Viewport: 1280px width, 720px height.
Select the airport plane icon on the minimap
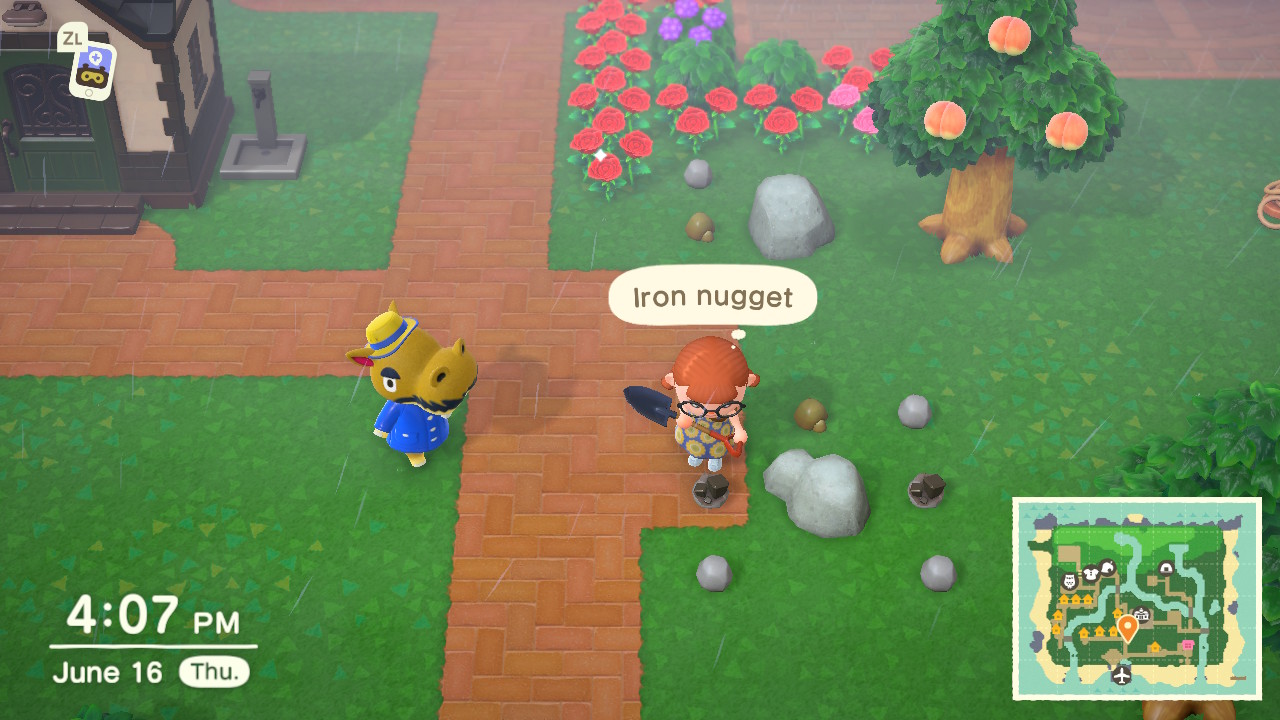click(x=1122, y=675)
